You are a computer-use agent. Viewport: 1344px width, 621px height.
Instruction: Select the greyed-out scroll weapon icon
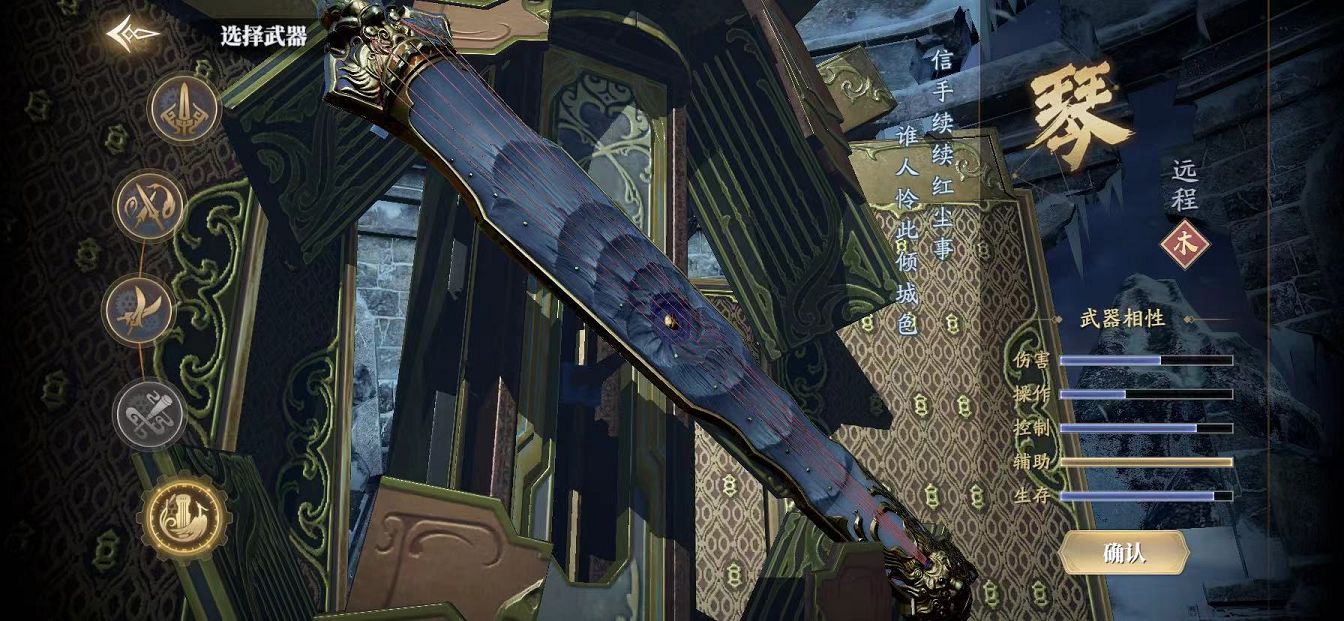(x=150, y=414)
